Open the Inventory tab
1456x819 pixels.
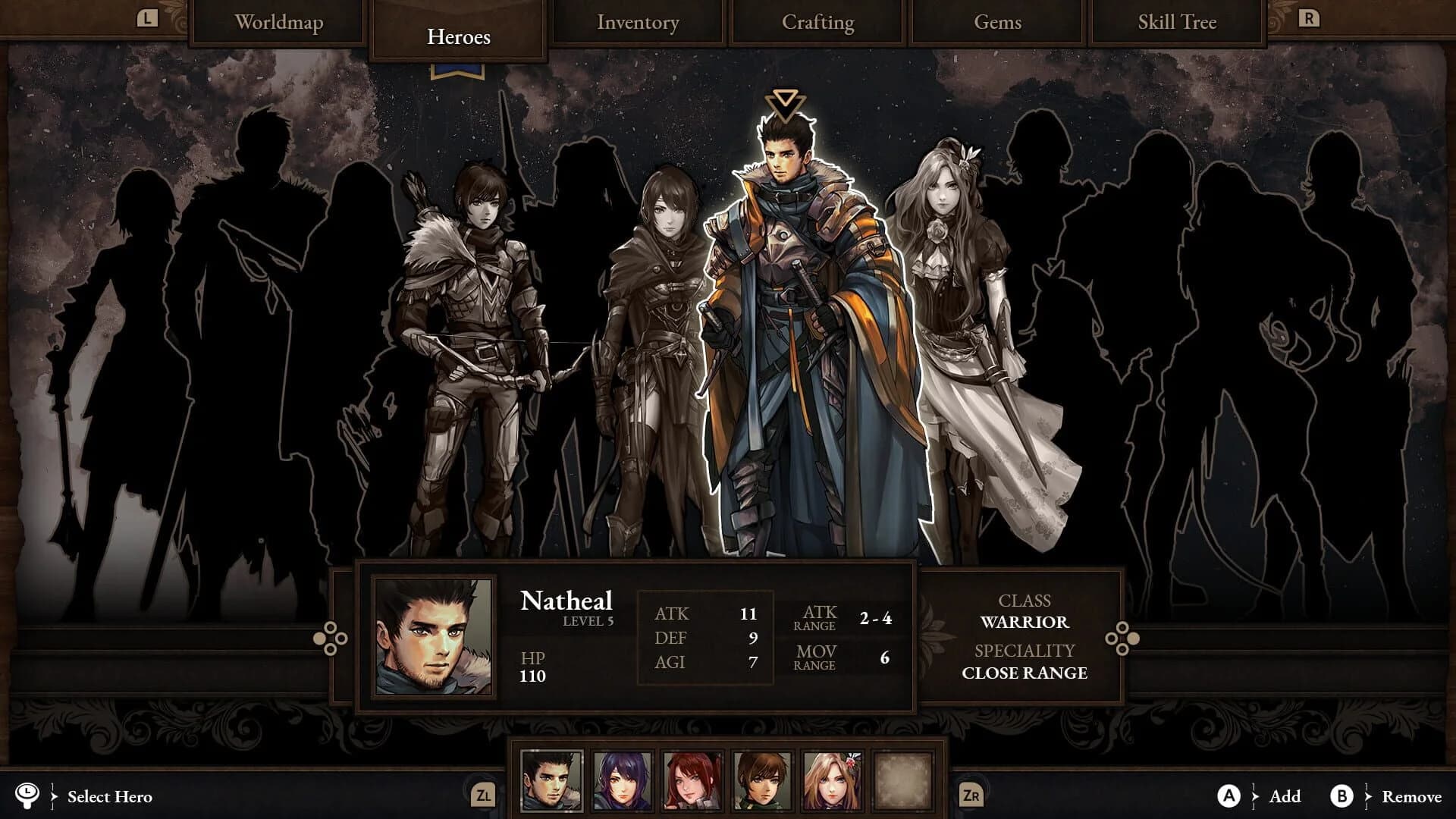pyautogui.click(x=638, y=23)
